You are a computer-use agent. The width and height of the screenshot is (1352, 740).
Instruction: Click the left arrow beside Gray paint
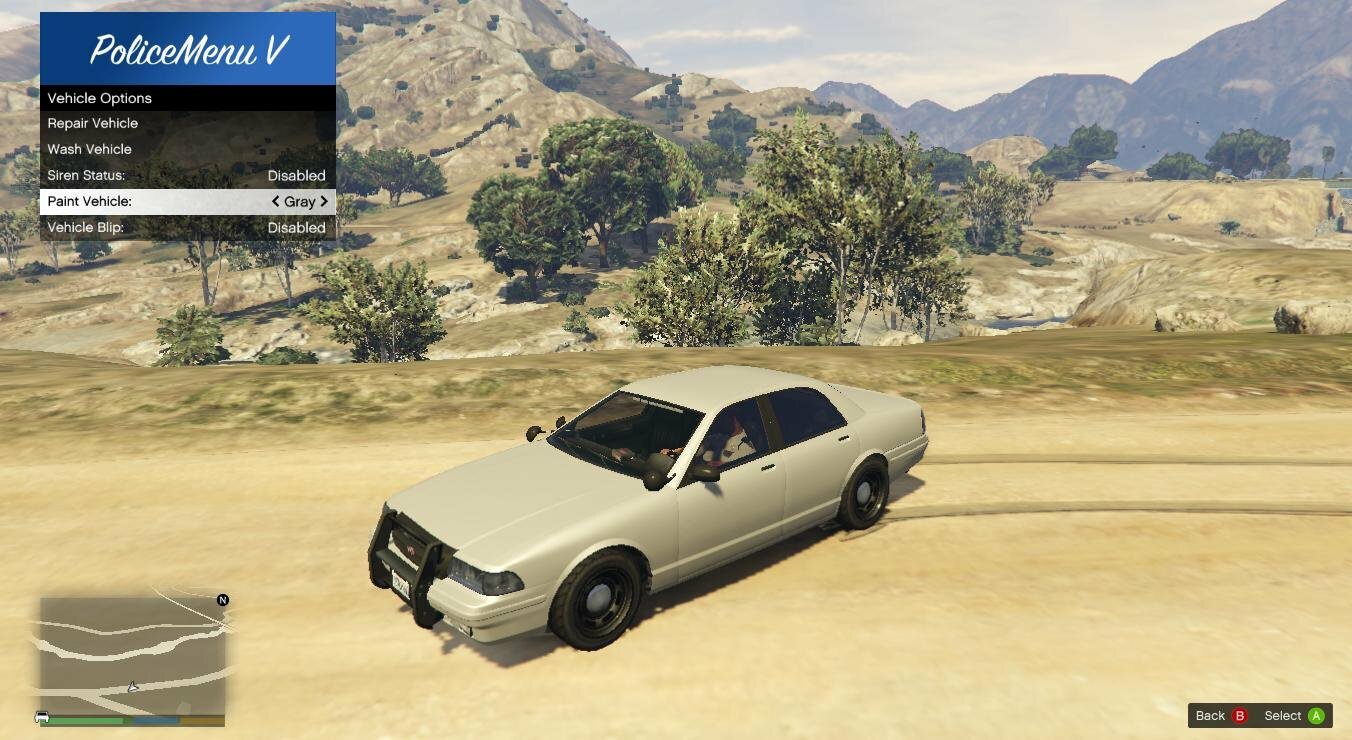(276, 201)
